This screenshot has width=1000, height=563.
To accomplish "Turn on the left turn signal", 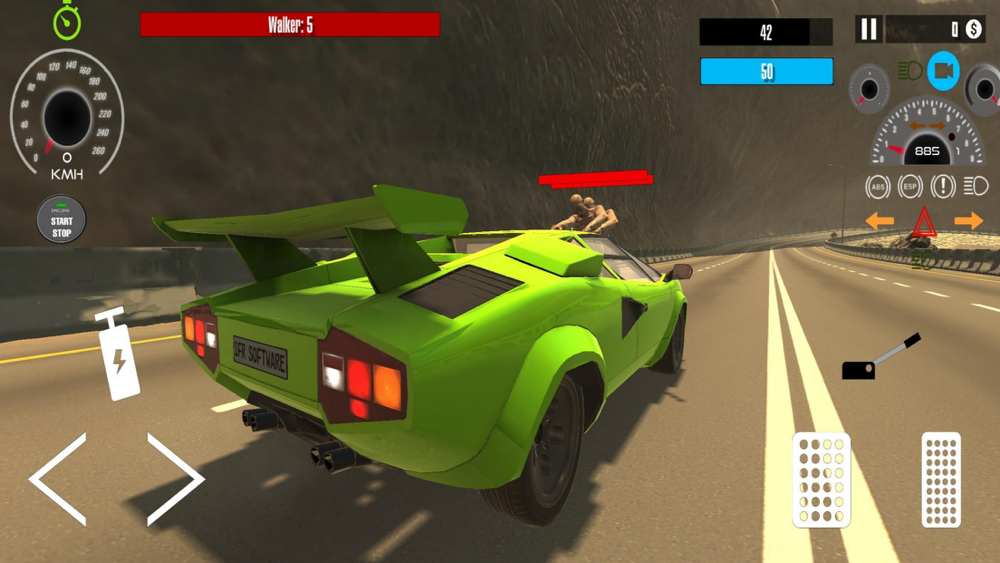I will point(879,221).
